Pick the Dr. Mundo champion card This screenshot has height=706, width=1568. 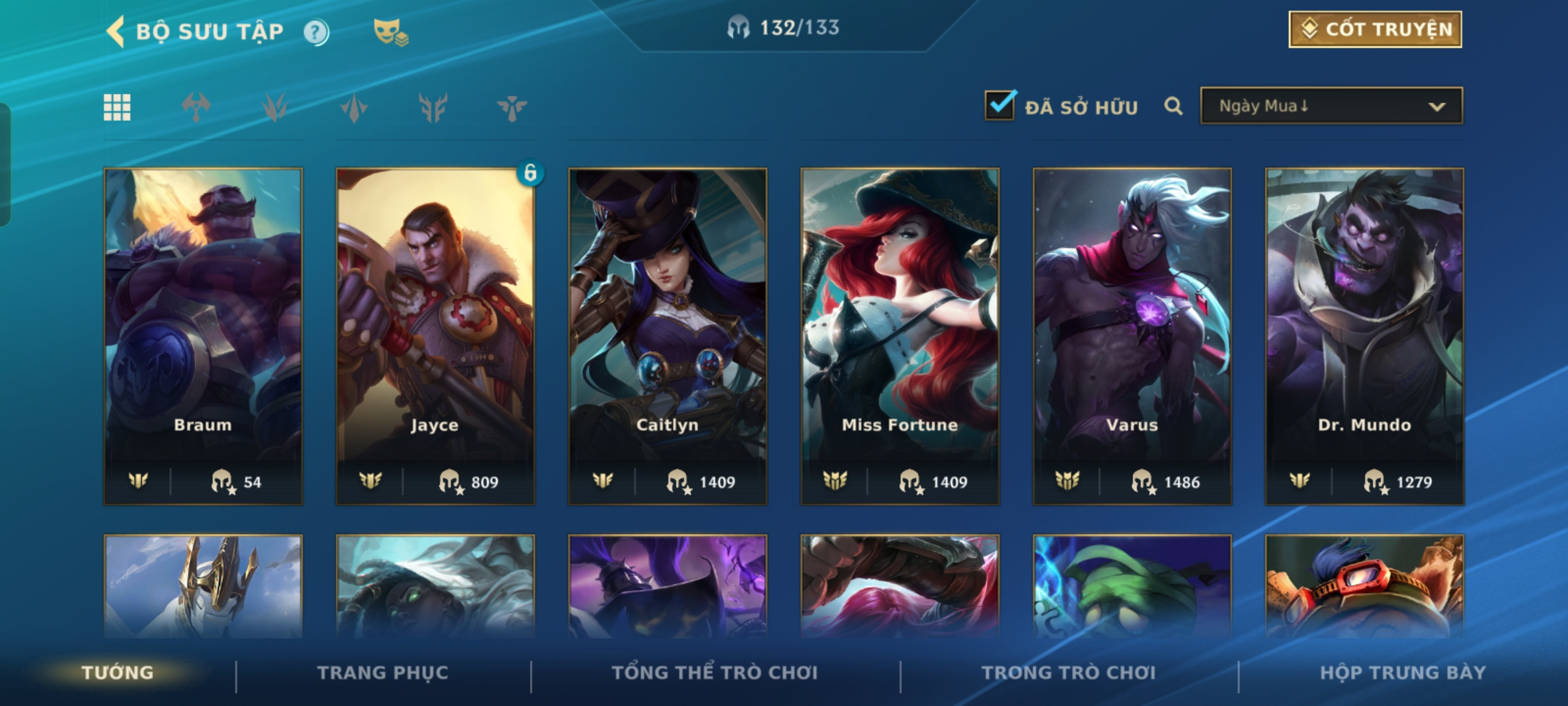1364,336
